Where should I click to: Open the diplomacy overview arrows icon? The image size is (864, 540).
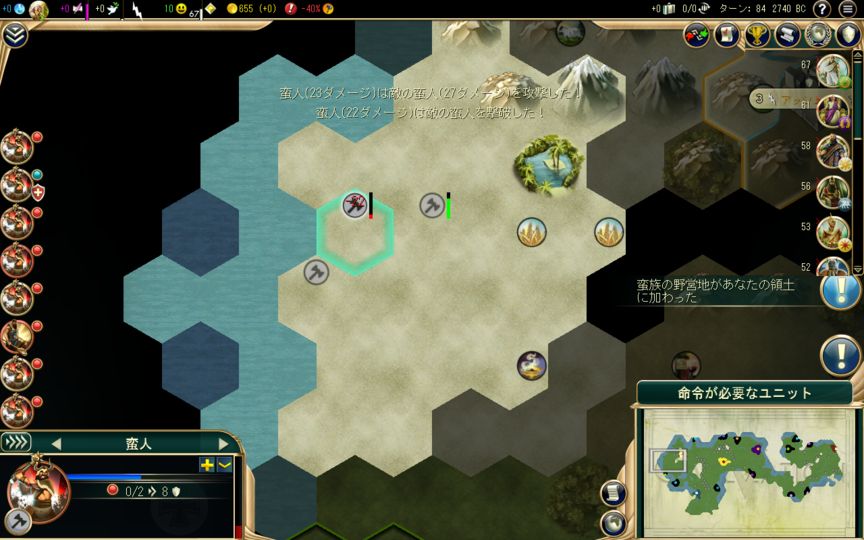point(696,35)
